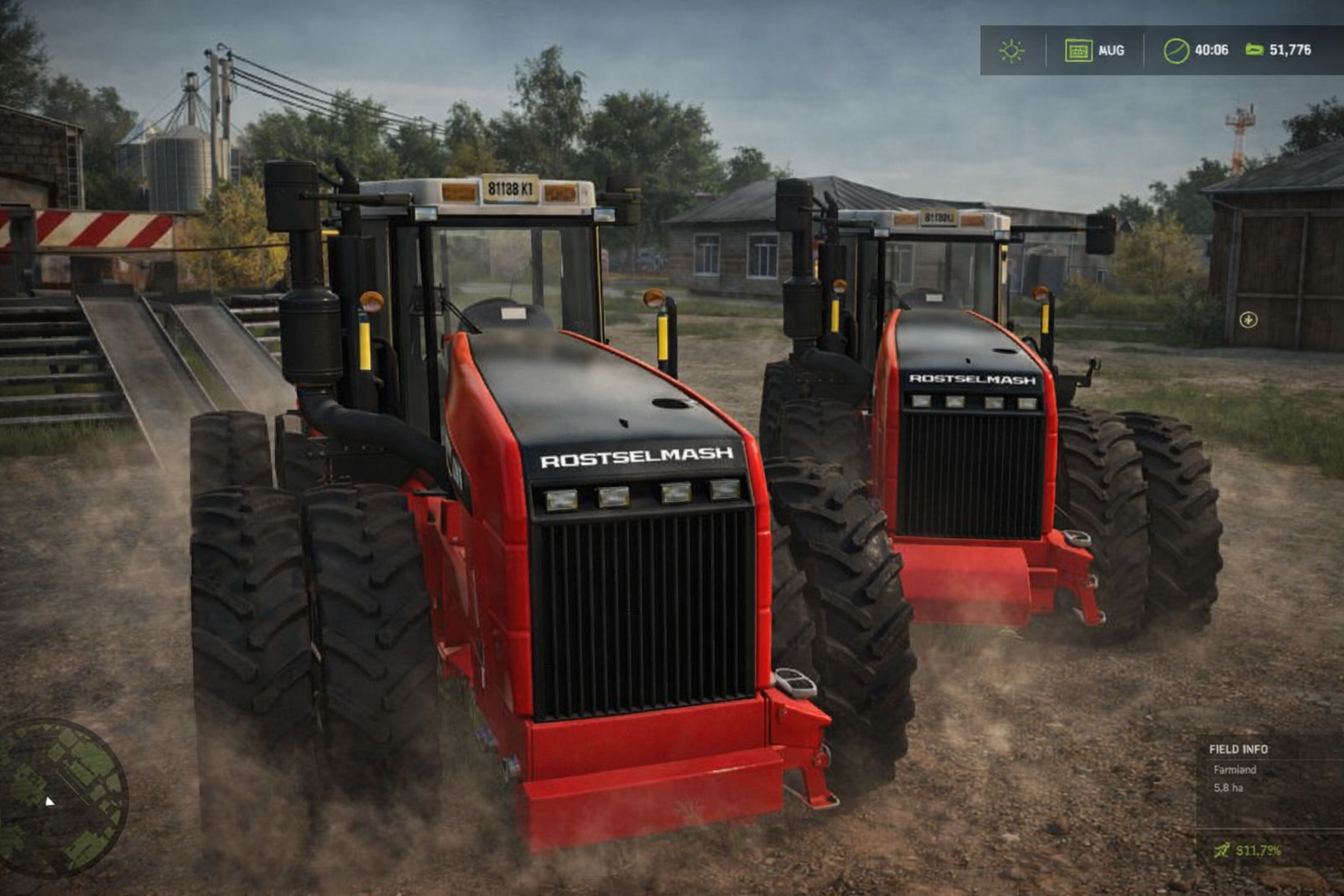Toggle the Field Info panel visibility
This screenshot has height=896, width=1344.
(x=1240, y=750)
